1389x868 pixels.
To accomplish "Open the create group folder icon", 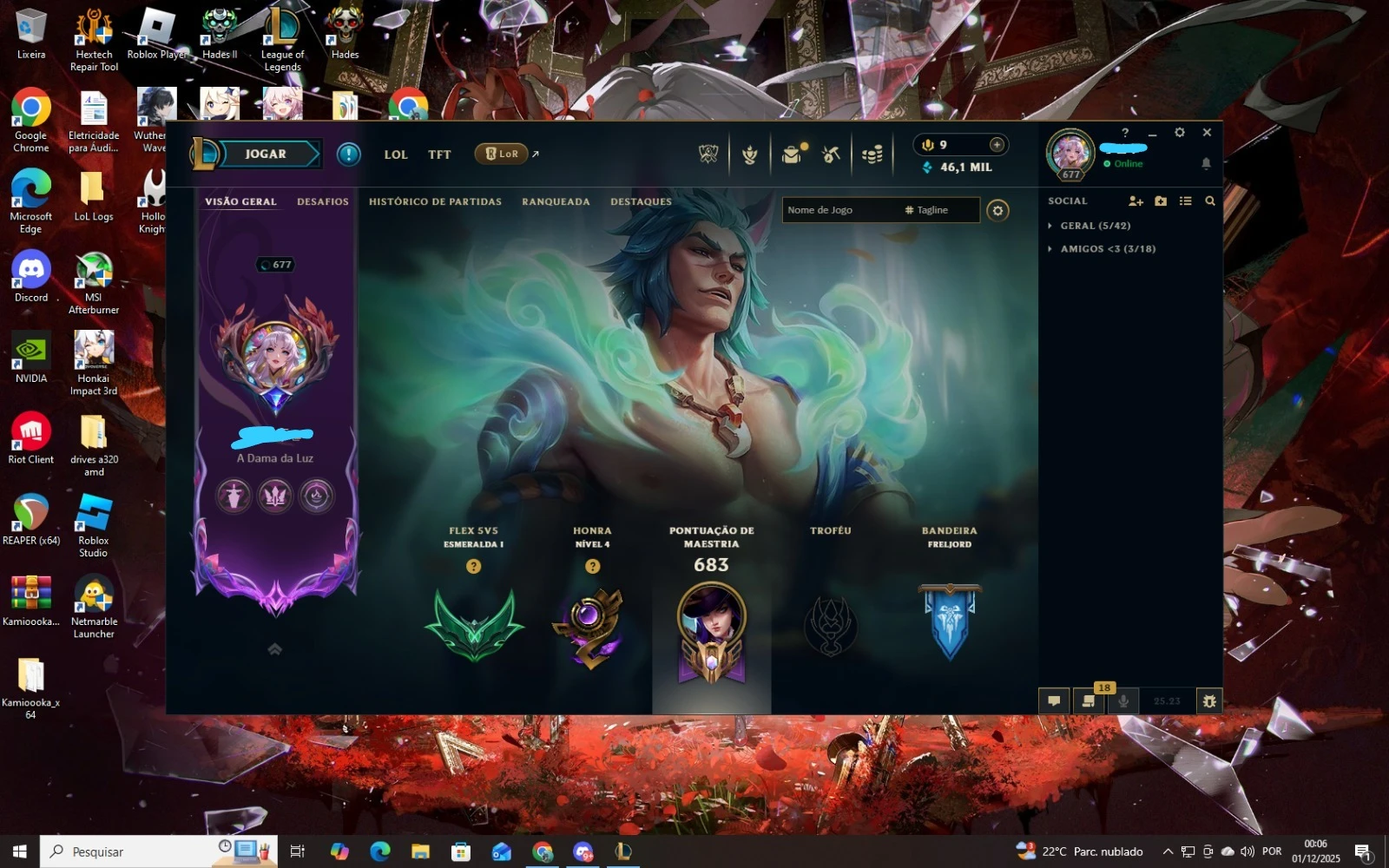I will coord(1162,201).
